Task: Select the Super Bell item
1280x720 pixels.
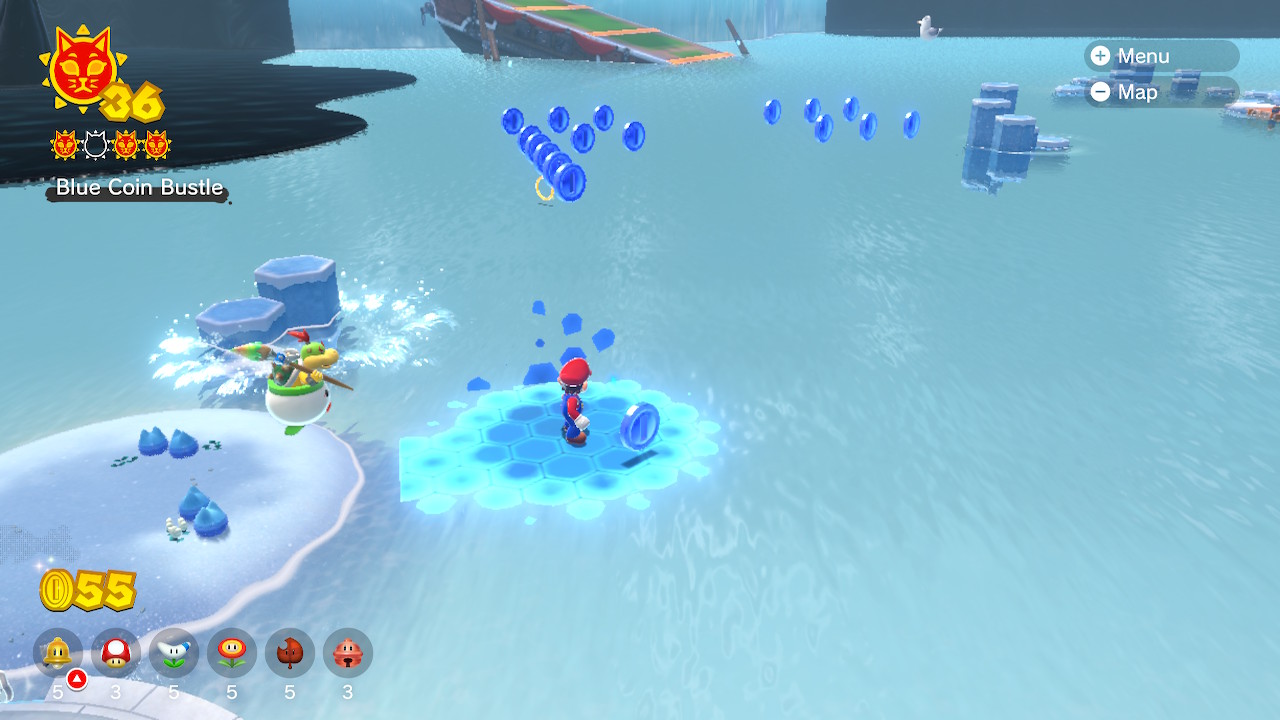Action: point(57,654)
